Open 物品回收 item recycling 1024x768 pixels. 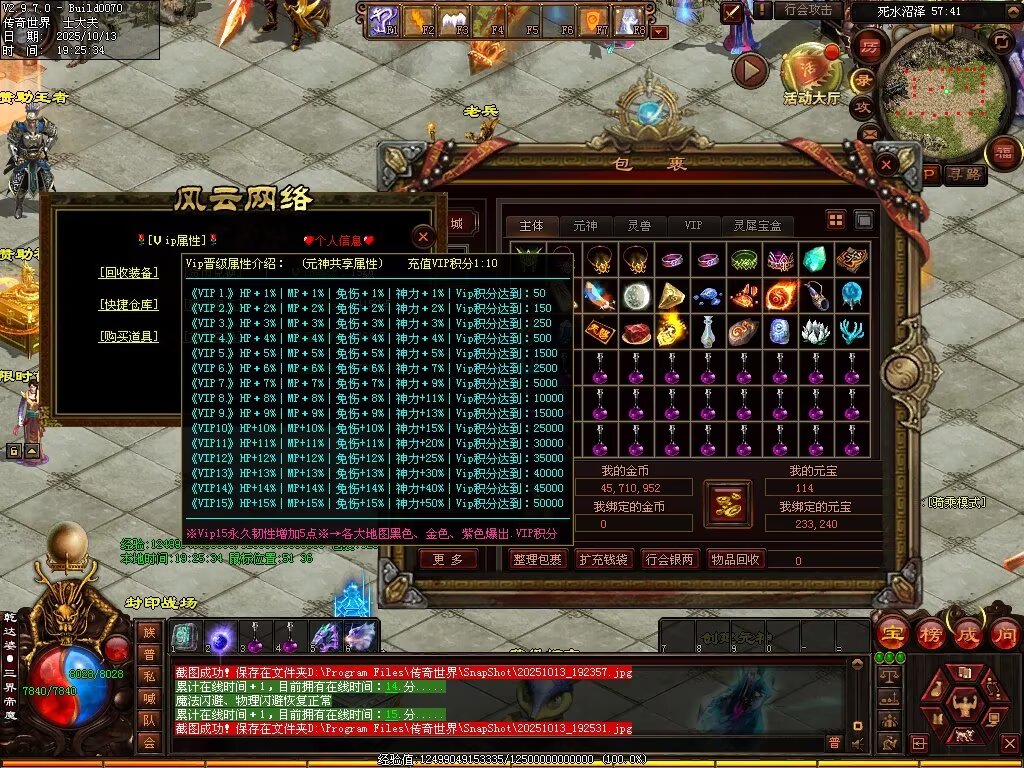pyautogui.click(x=735, y=560)
